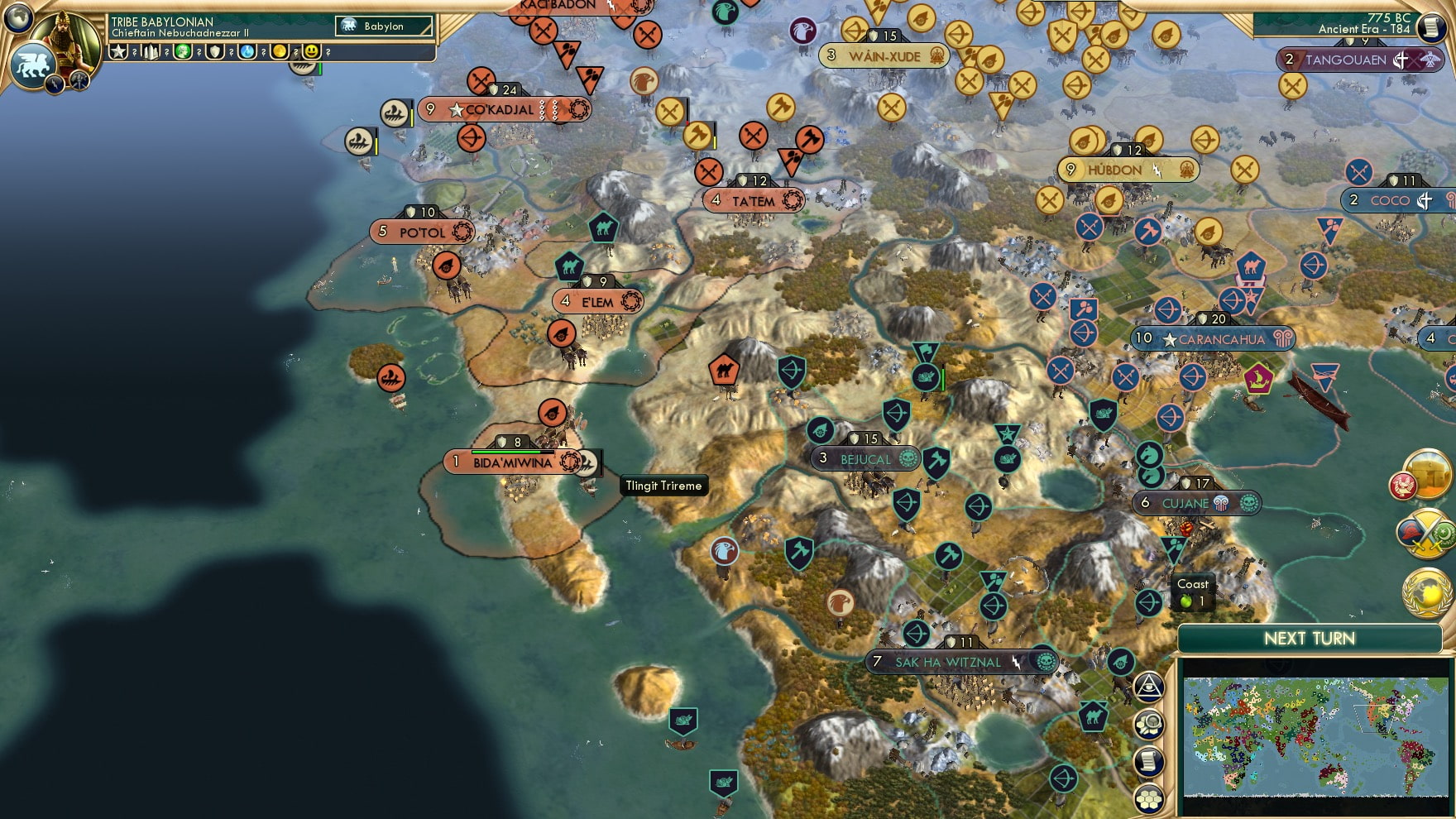Open the notification log scroll icon near minimap
1456x819 pixels.
point(1147,759)
